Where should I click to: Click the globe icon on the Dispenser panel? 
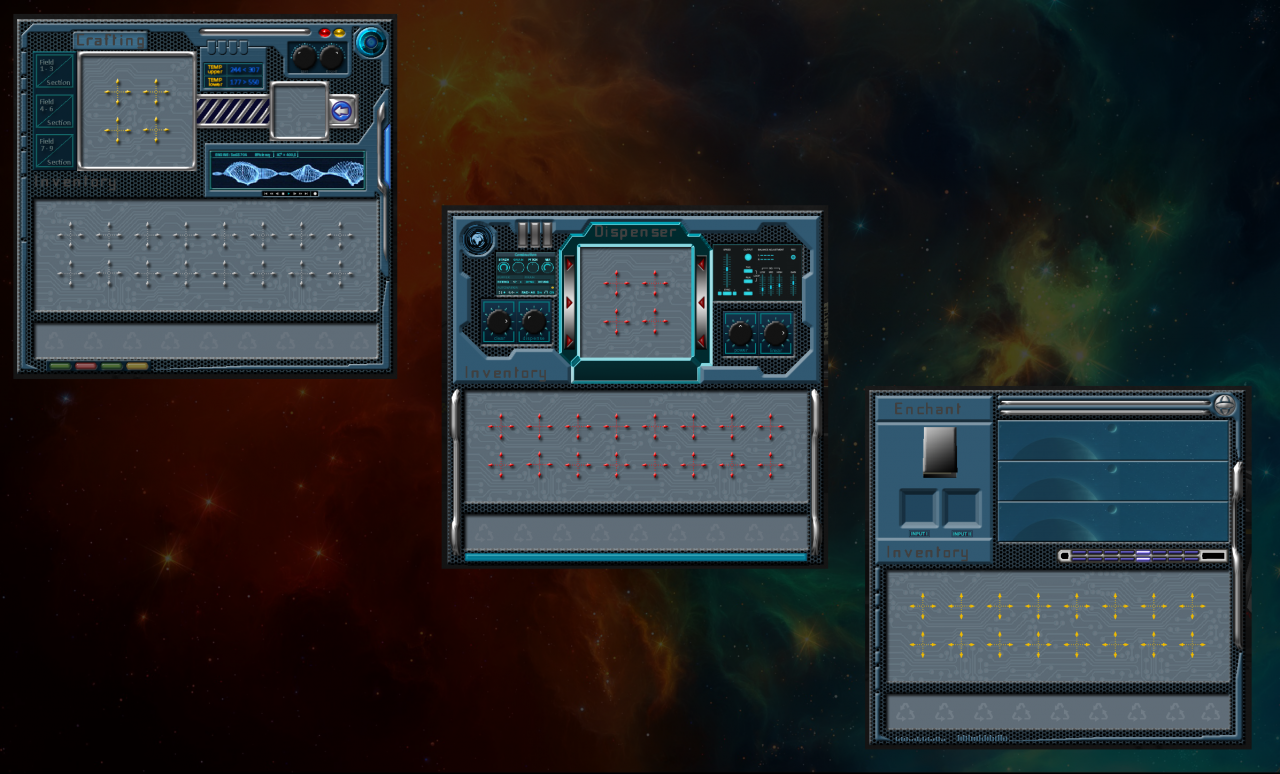pyautogui.click(x=478, y=239)
